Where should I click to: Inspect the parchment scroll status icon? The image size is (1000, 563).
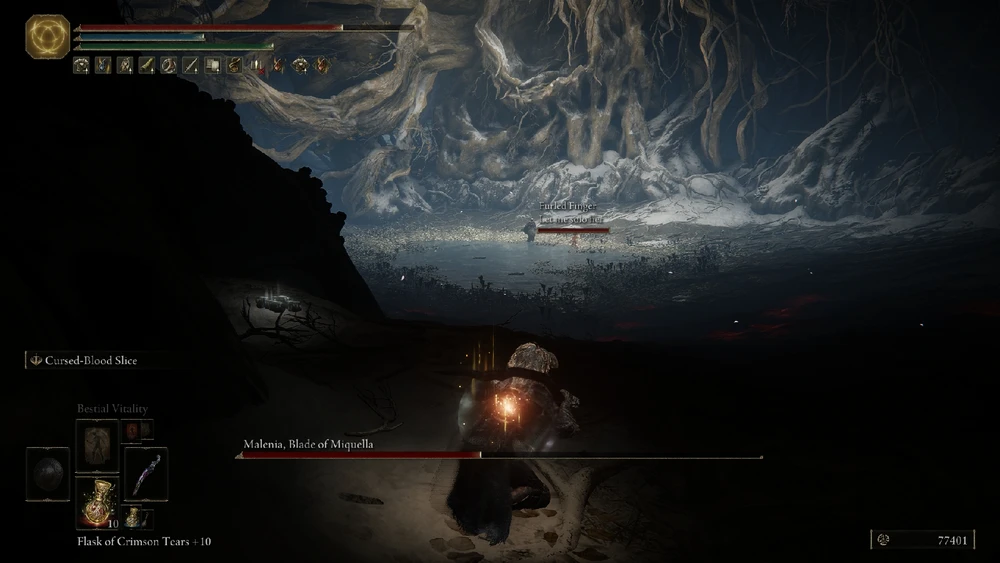pyautogui.click(x=212, y=65)
